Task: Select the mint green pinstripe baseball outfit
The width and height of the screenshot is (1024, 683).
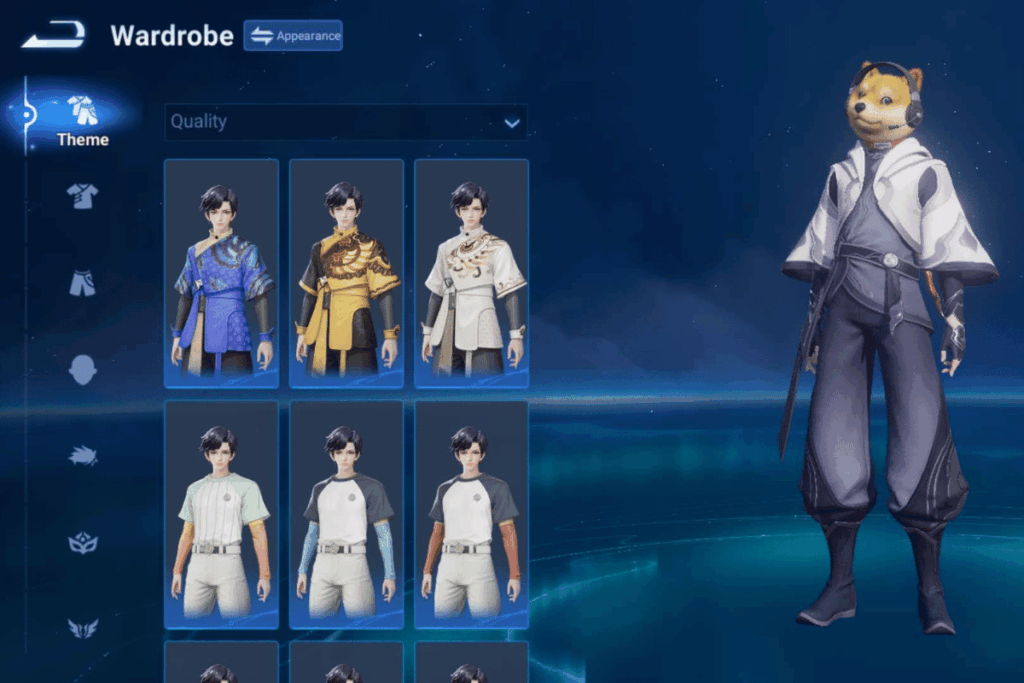Action: (x=221, y=515)
